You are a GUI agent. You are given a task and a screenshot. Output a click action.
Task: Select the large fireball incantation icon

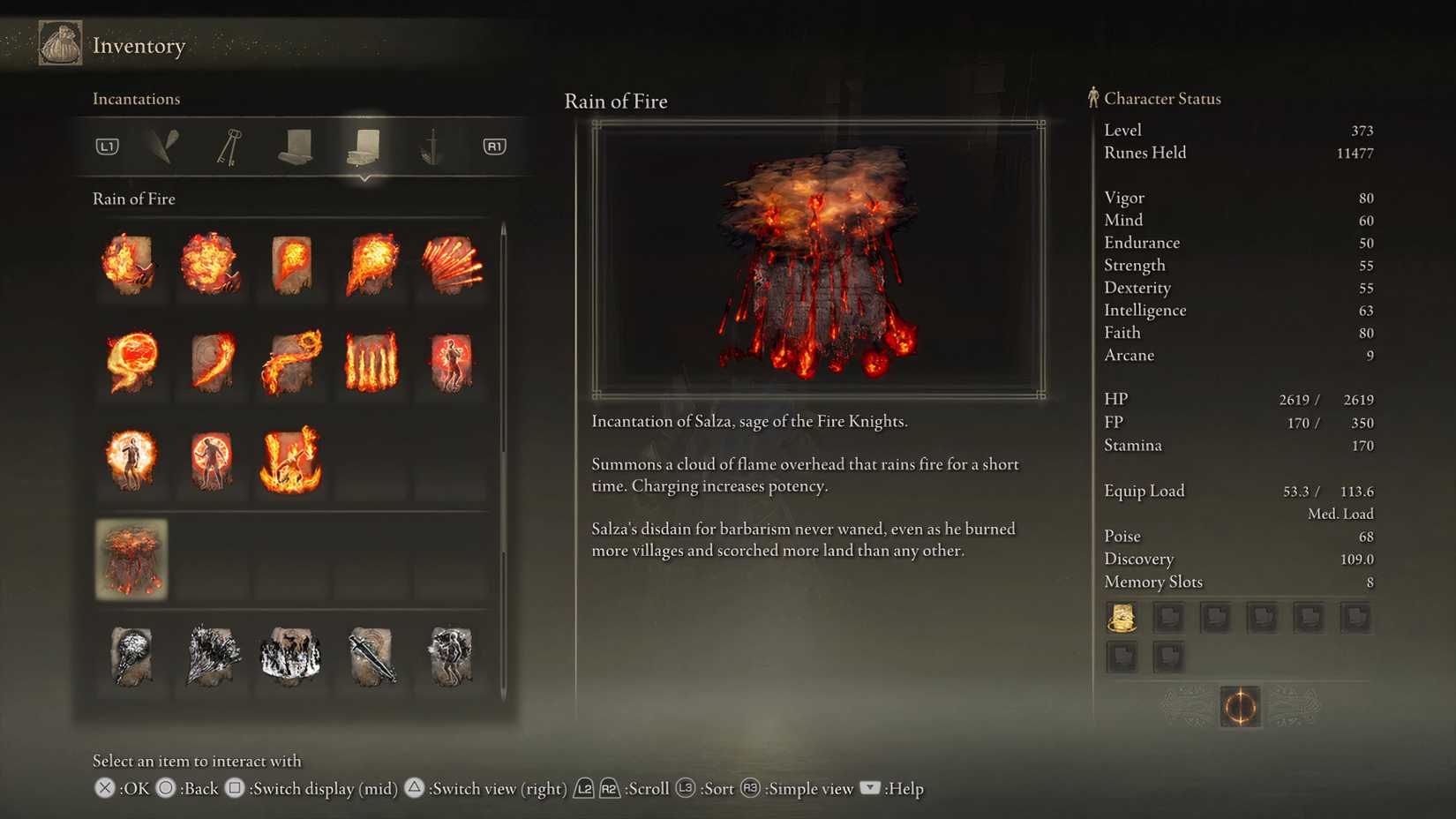coord(131,362)
